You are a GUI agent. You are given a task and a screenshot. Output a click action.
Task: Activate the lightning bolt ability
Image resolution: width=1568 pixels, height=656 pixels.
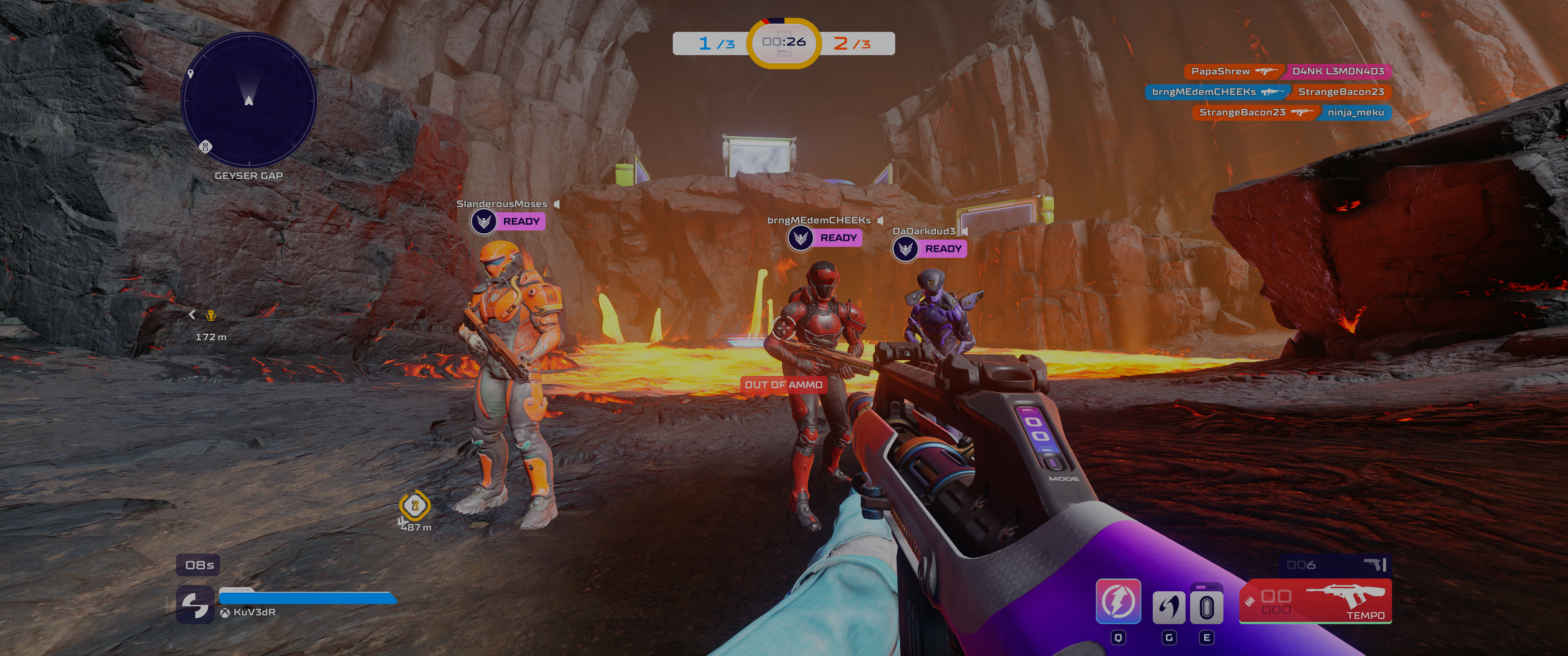1118,601
